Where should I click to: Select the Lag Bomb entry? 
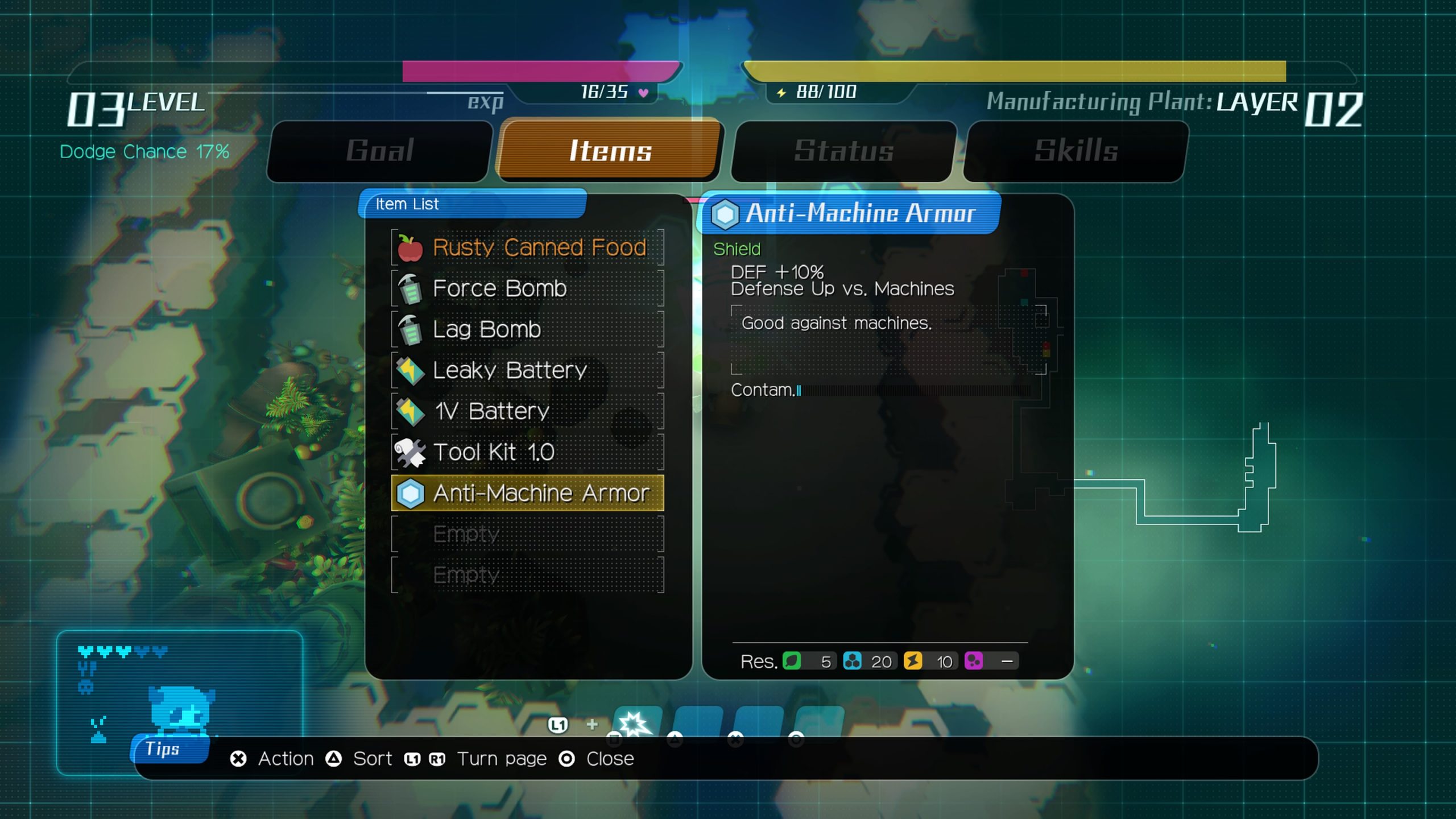click(x=528, y=329)
